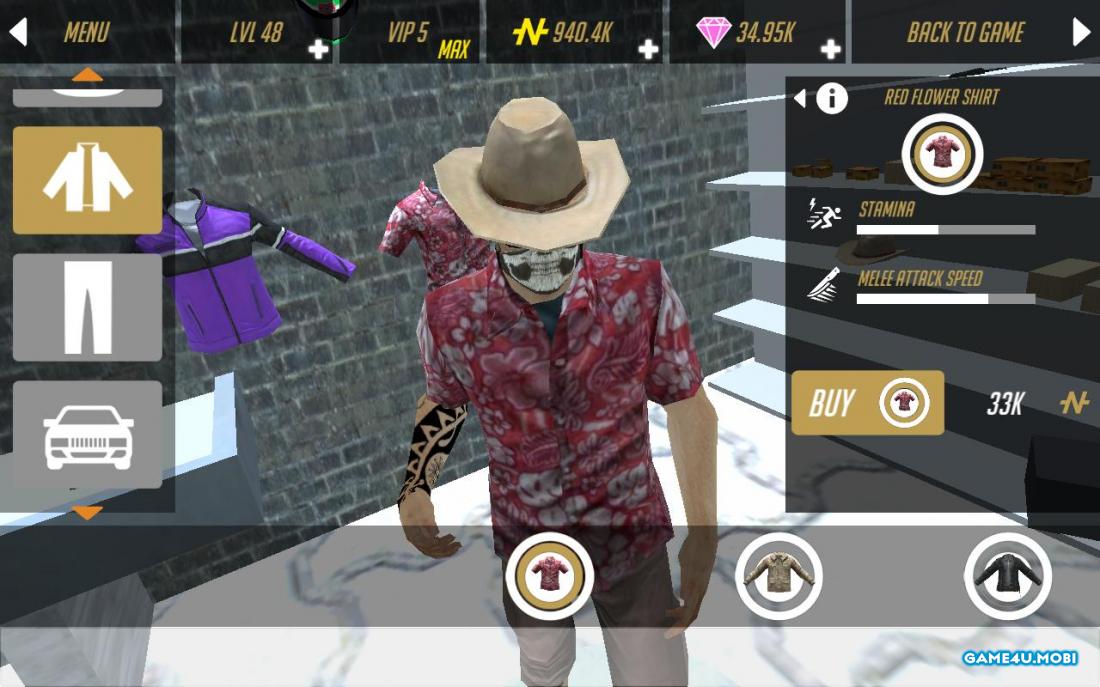The width and height of the screenshot is (1100, 687).
Task: Open the Menu button
Action: (86, 32)
